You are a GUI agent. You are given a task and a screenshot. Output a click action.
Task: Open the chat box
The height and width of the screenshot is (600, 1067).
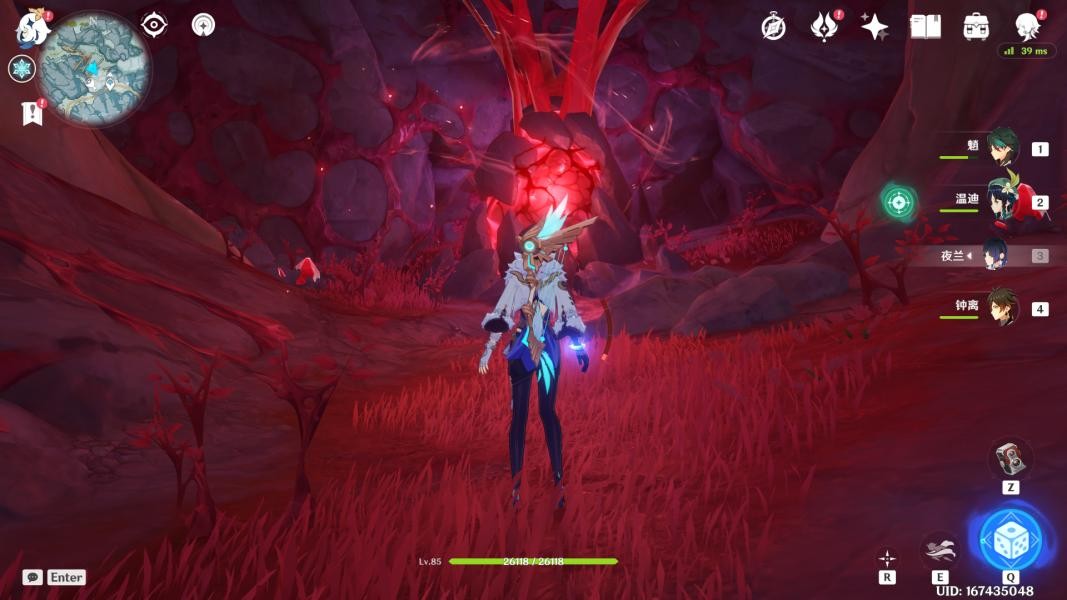point(33,577)
